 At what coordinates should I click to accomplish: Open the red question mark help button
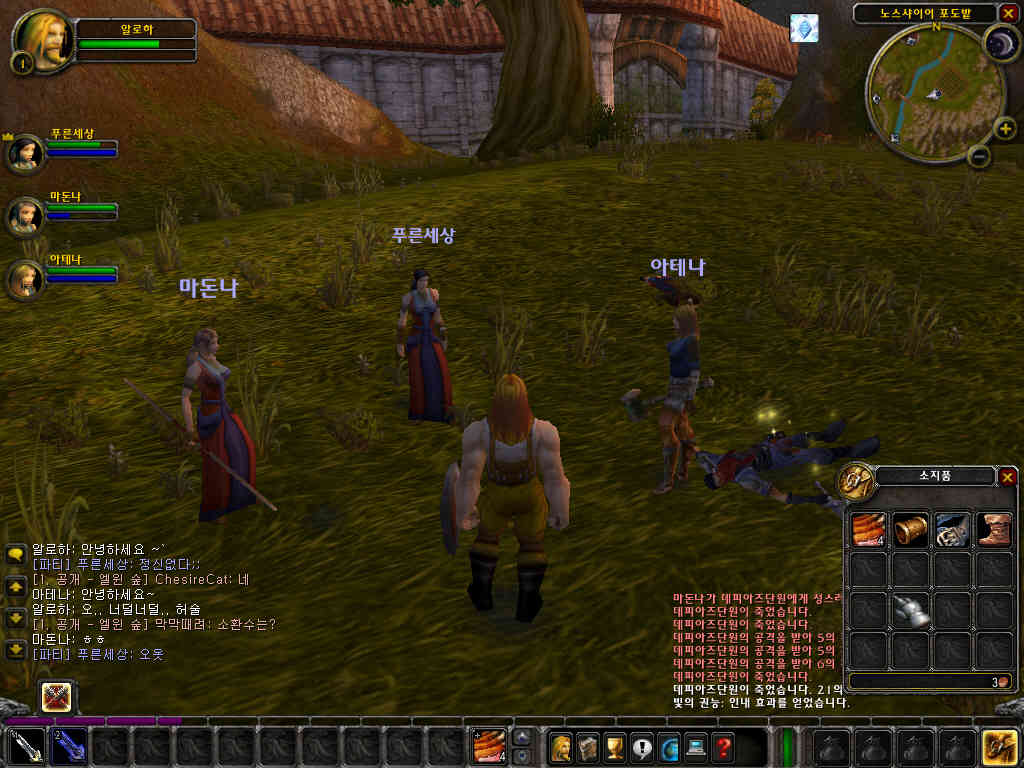click(722, 747)
